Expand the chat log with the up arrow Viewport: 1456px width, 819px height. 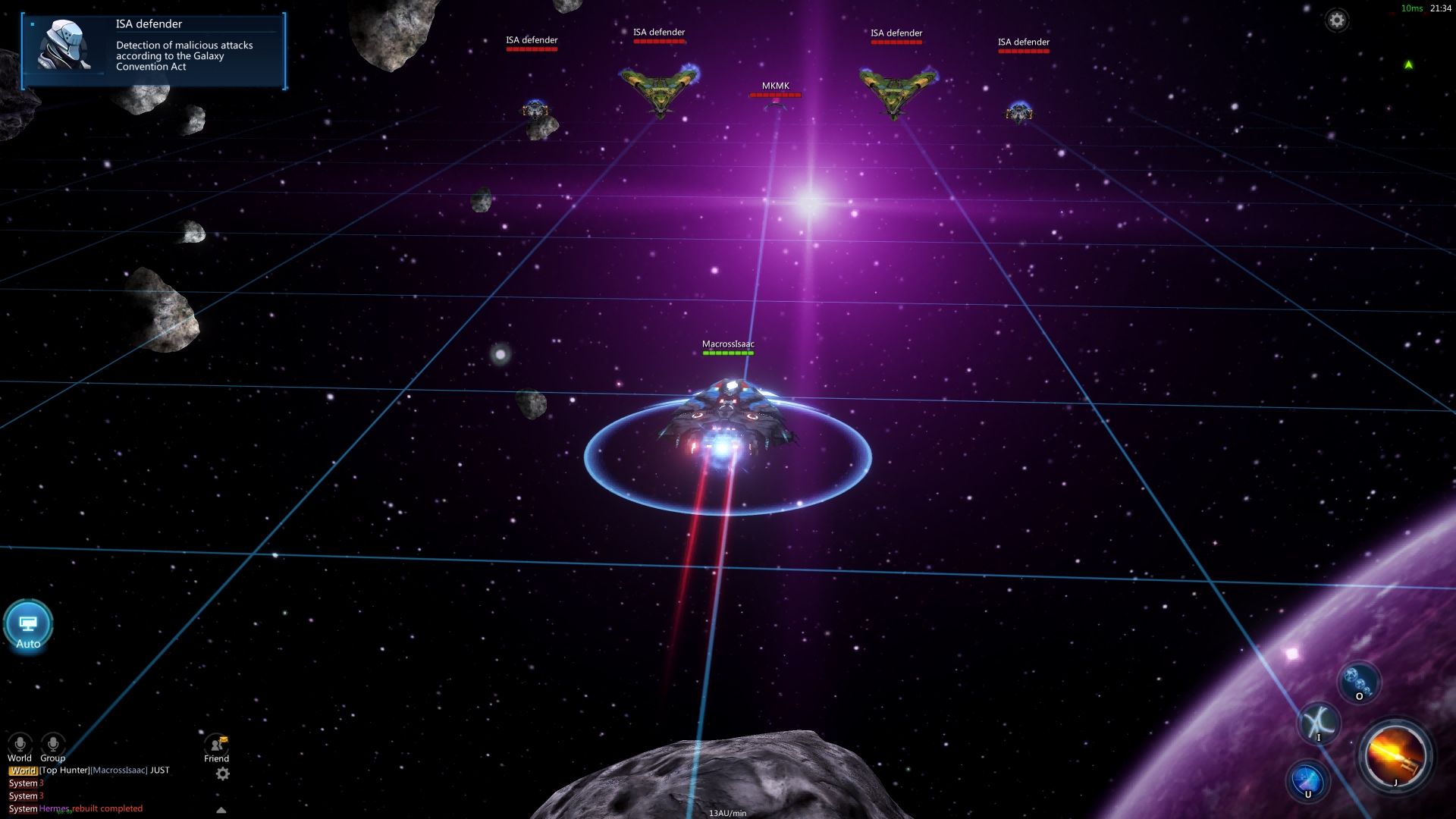221,810
